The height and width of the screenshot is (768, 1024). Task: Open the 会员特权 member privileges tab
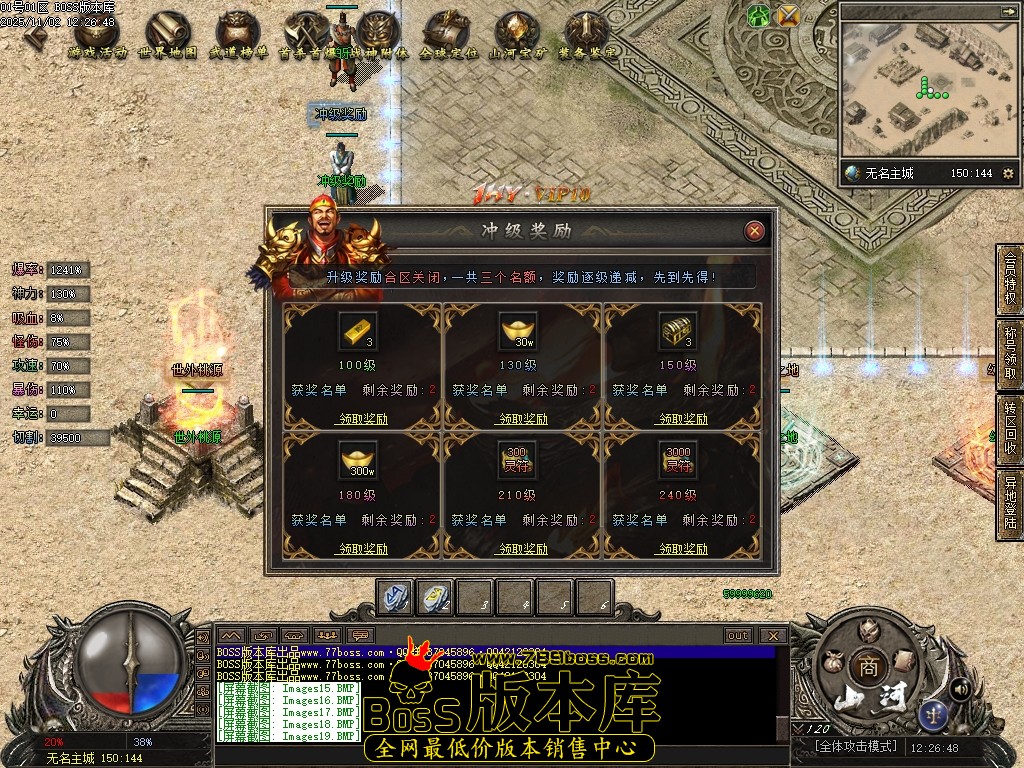coord(1009,279)
